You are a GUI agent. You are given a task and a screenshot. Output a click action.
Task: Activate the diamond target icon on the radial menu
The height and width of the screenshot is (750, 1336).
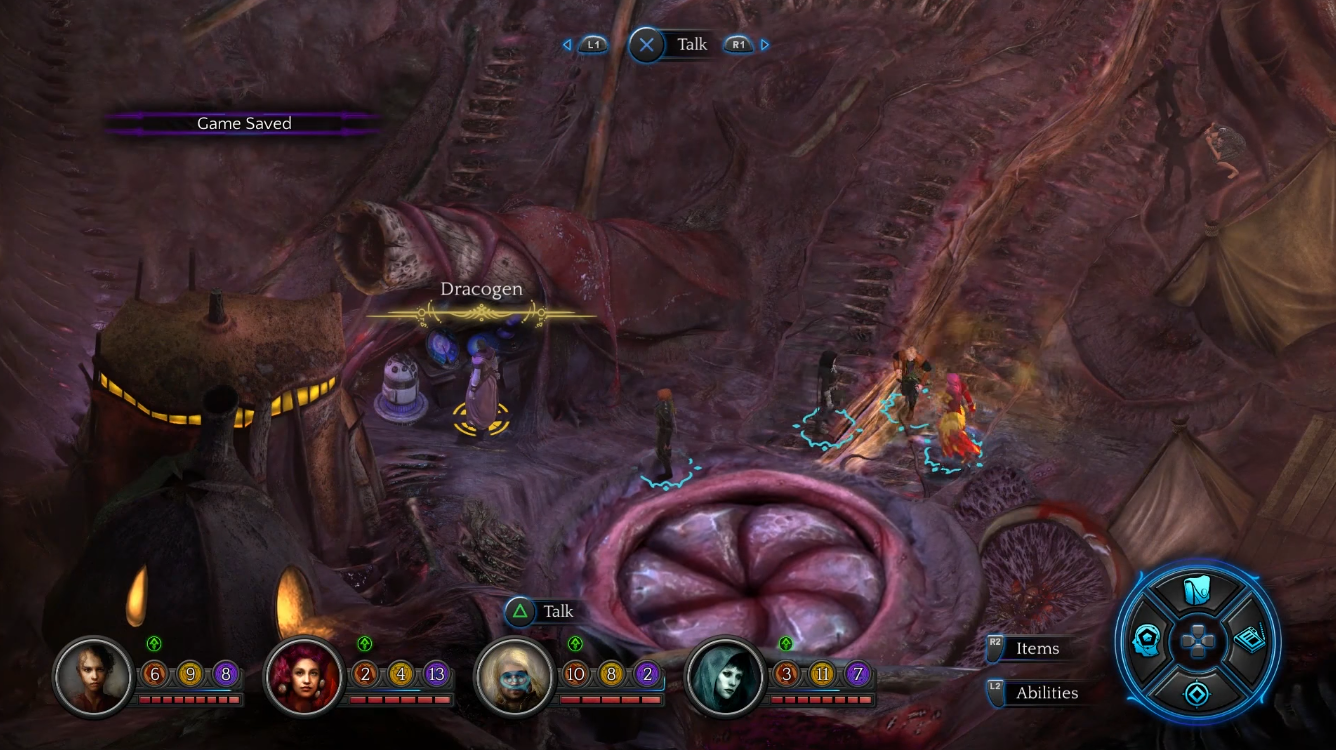1197,692
